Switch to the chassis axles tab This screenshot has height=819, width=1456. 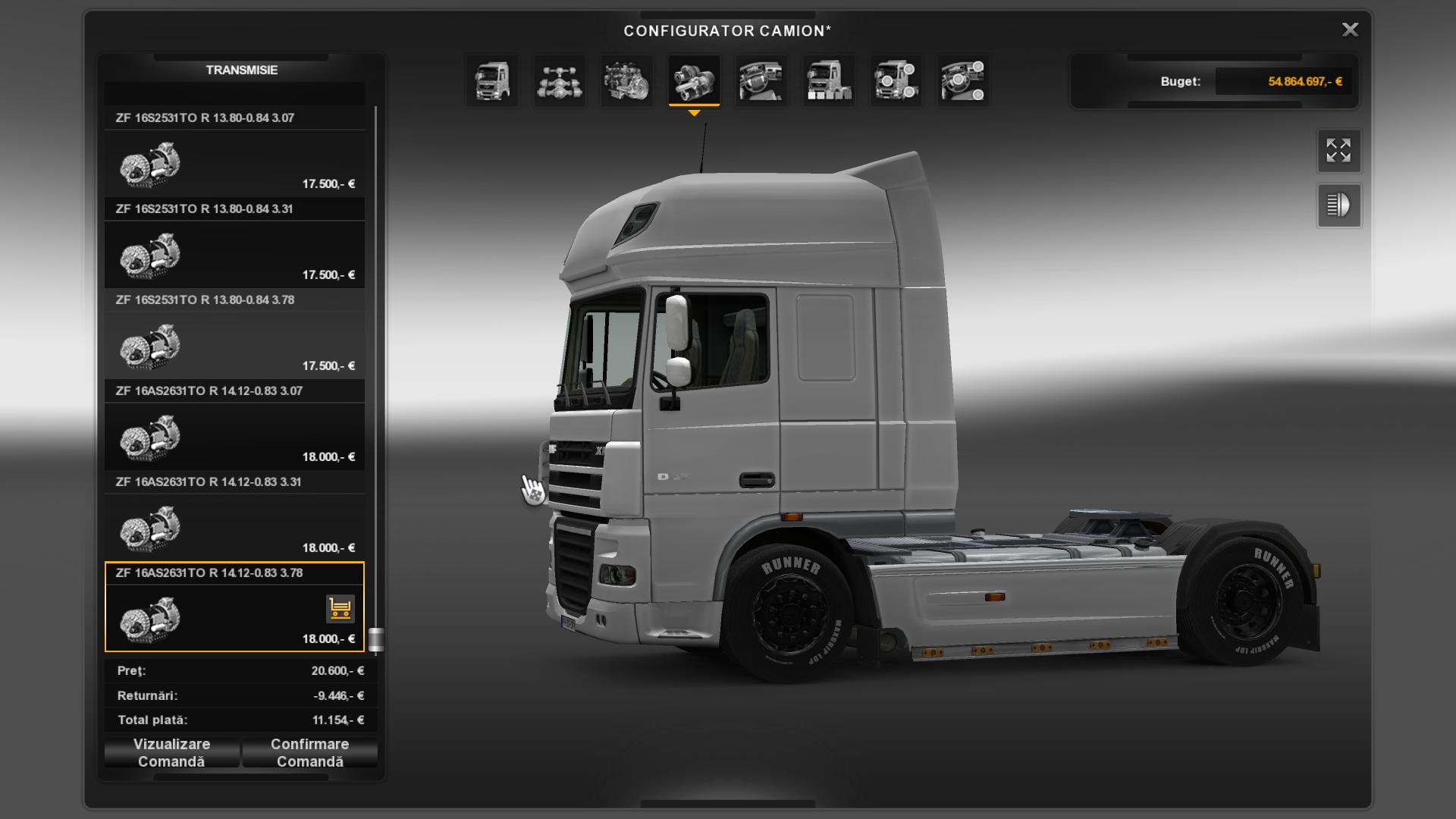click(x=560, y=80)
